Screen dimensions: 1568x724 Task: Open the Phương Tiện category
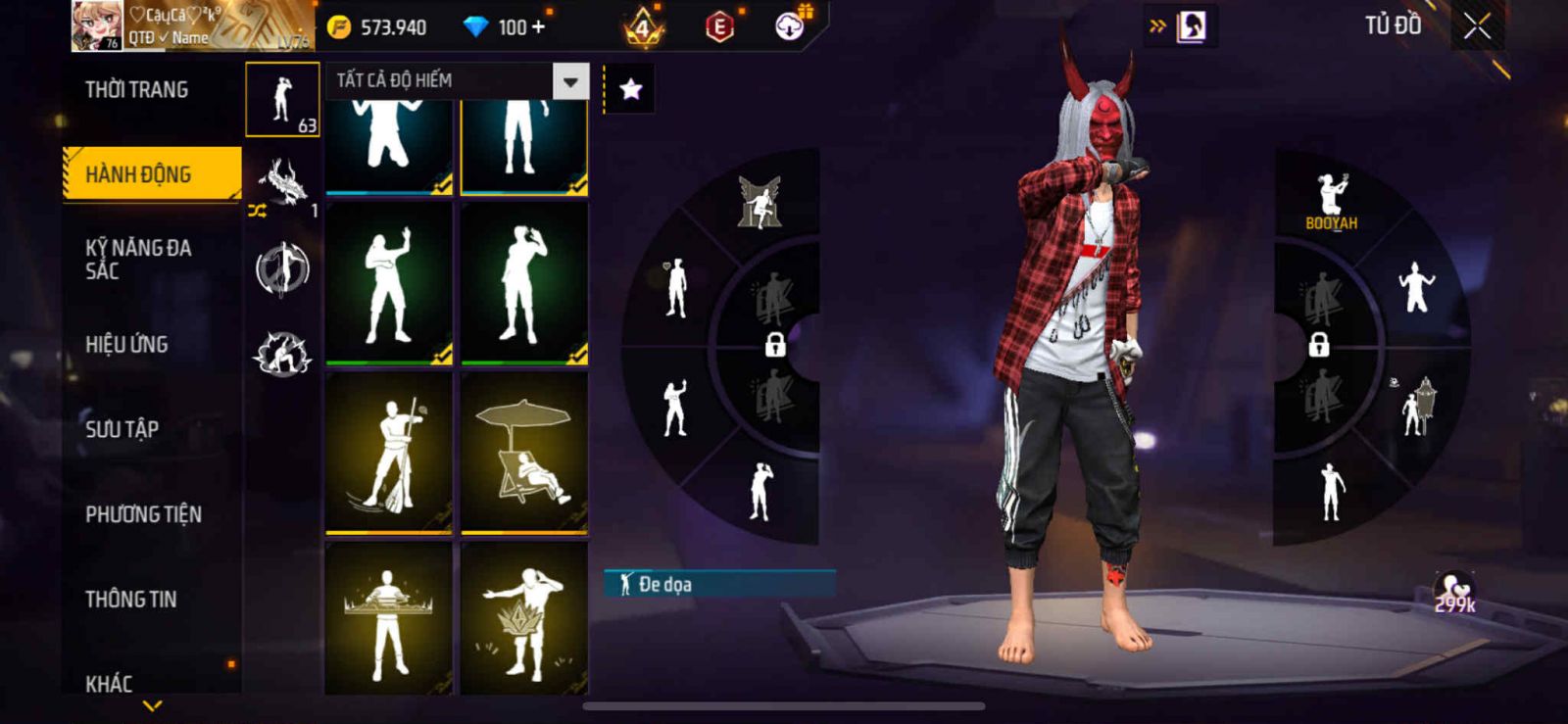point(143,514)
